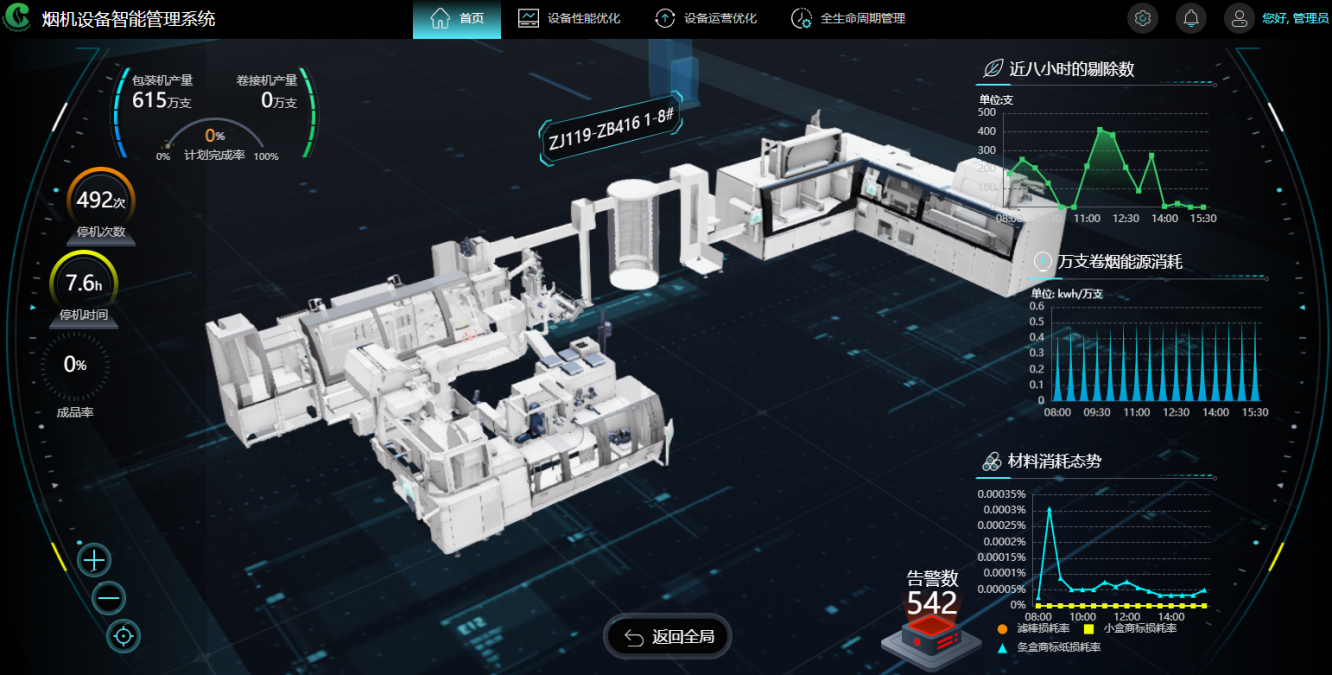
Task: Click the crosshair recenter view button
Action: tap(124, 635)
